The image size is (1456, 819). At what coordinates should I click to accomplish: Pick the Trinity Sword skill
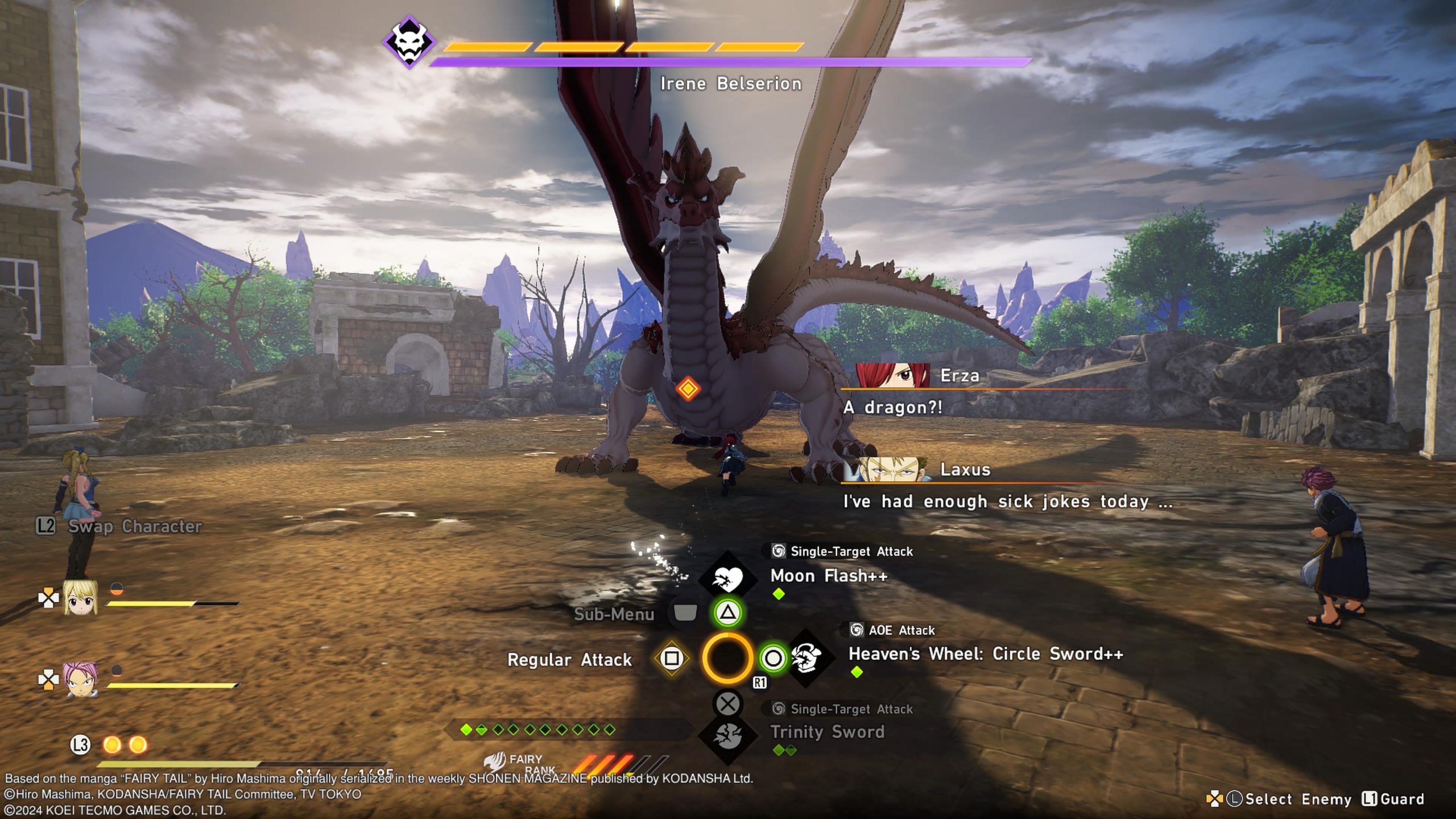click(x=827, y=732)
